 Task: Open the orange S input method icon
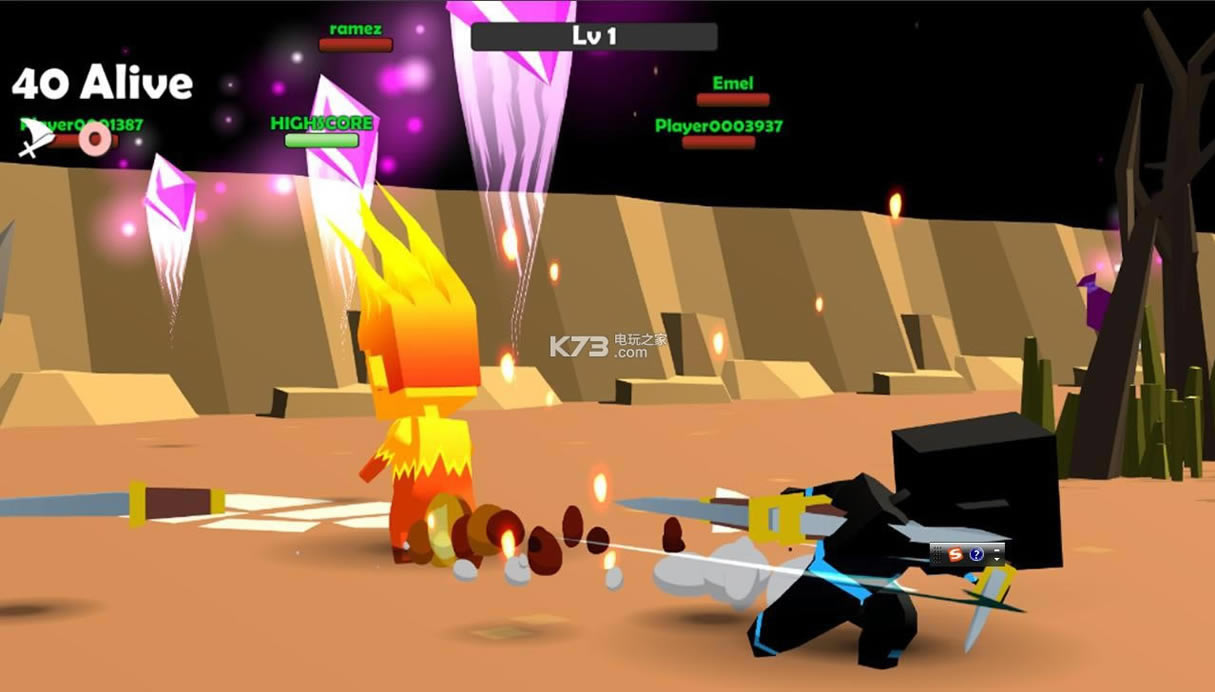(955, 554)
